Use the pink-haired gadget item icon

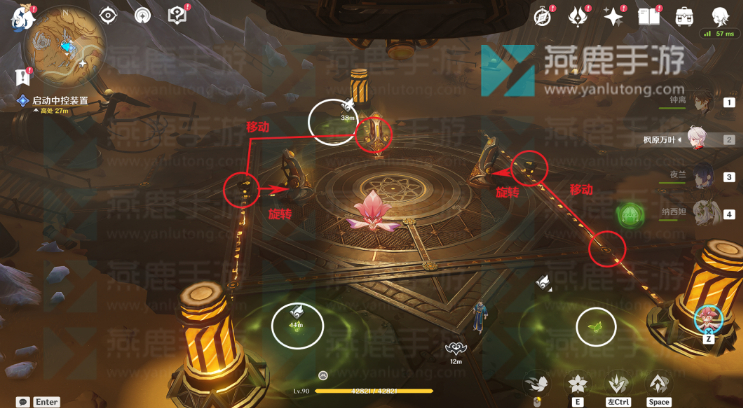tap(708, 318)
